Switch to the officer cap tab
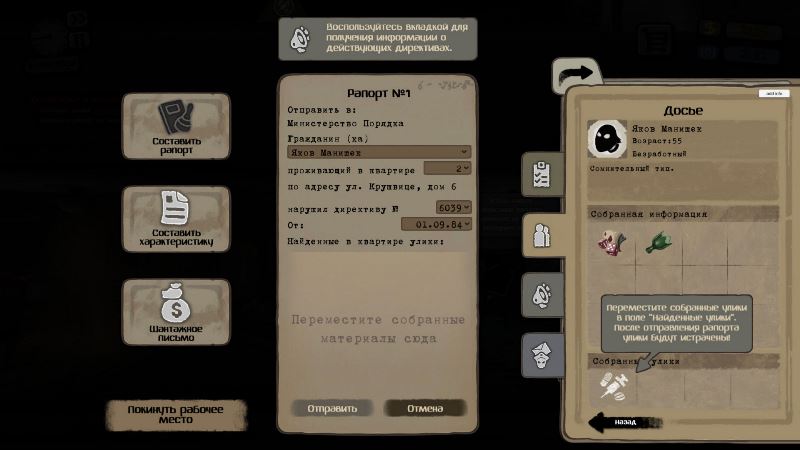Screen dimensions: 800x450 542,354
